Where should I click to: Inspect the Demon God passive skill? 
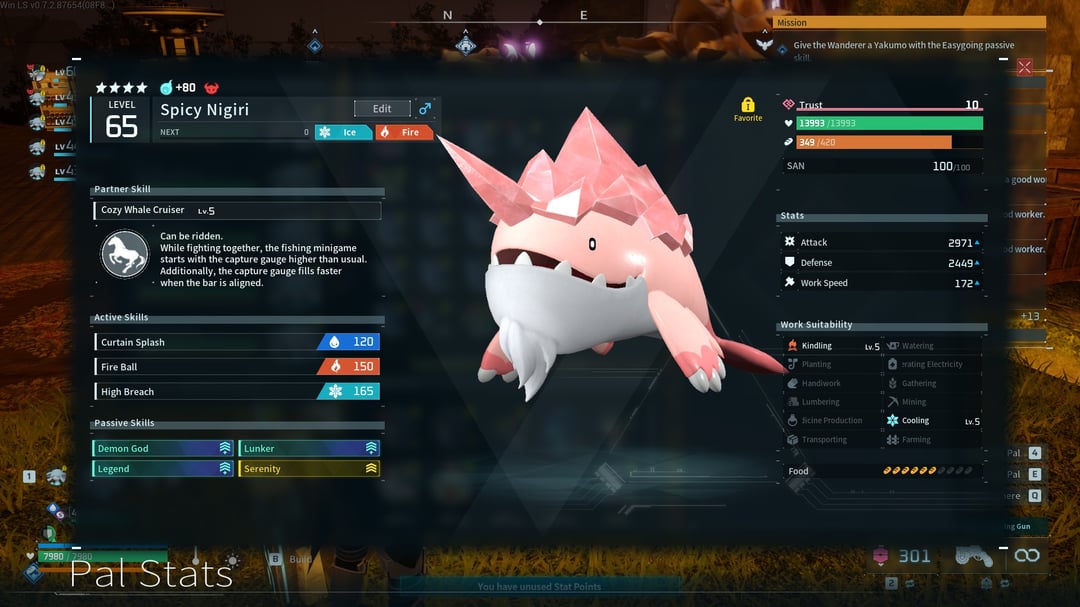click(163, 449)
